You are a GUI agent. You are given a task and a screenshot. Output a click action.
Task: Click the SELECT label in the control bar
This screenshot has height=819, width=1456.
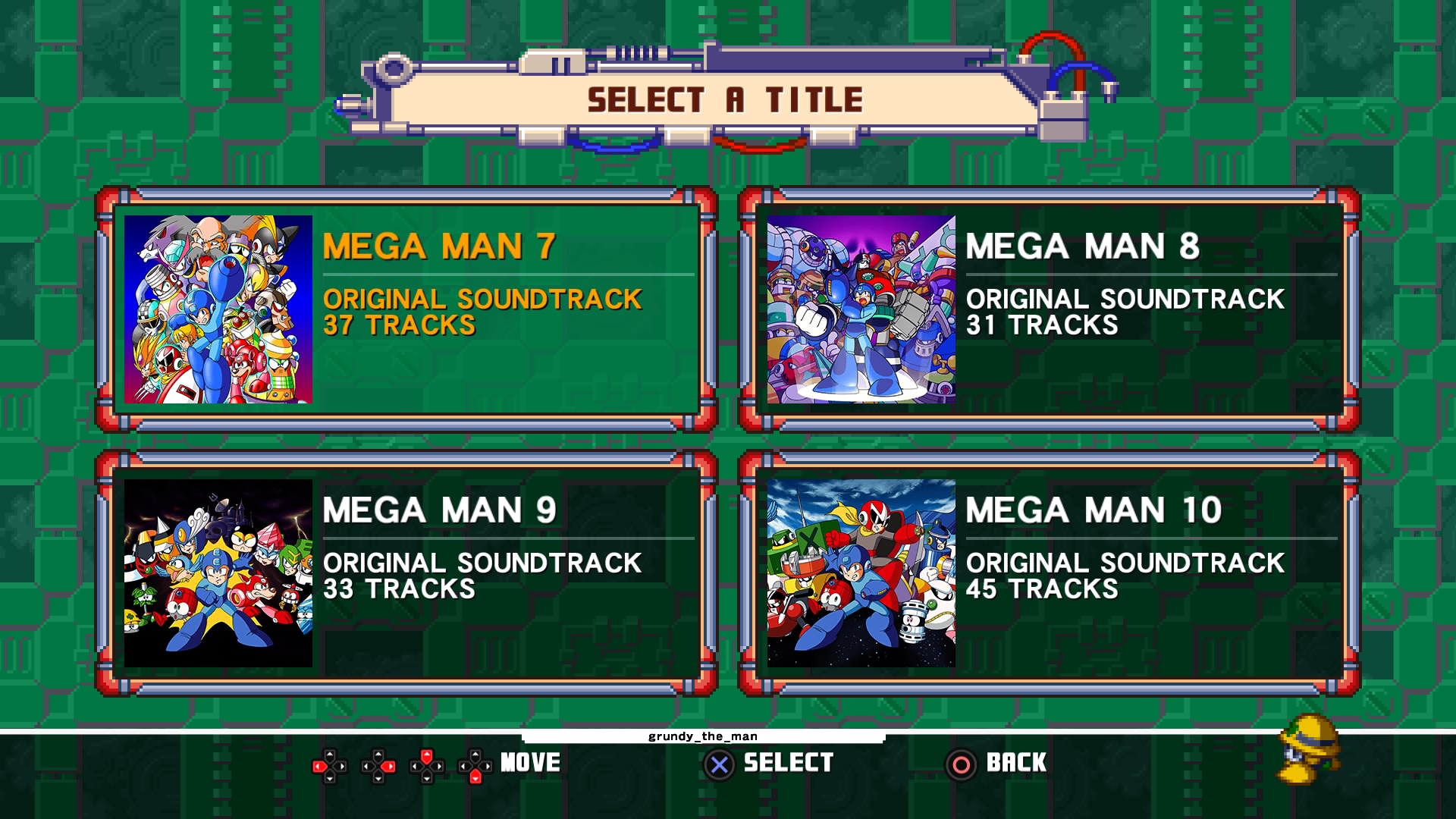(789, 762)
